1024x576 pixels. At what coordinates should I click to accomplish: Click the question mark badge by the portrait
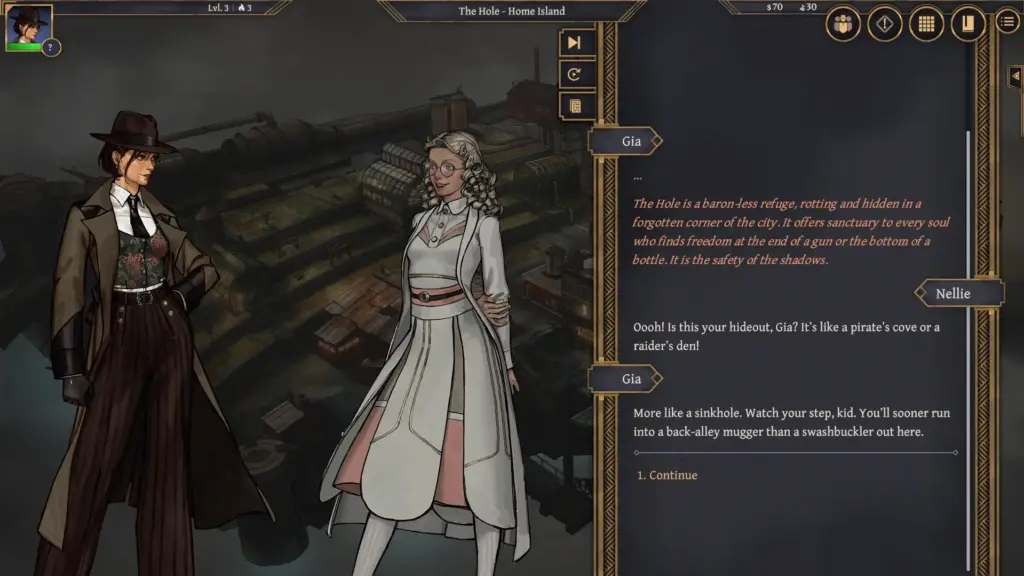tap(51, 47)
